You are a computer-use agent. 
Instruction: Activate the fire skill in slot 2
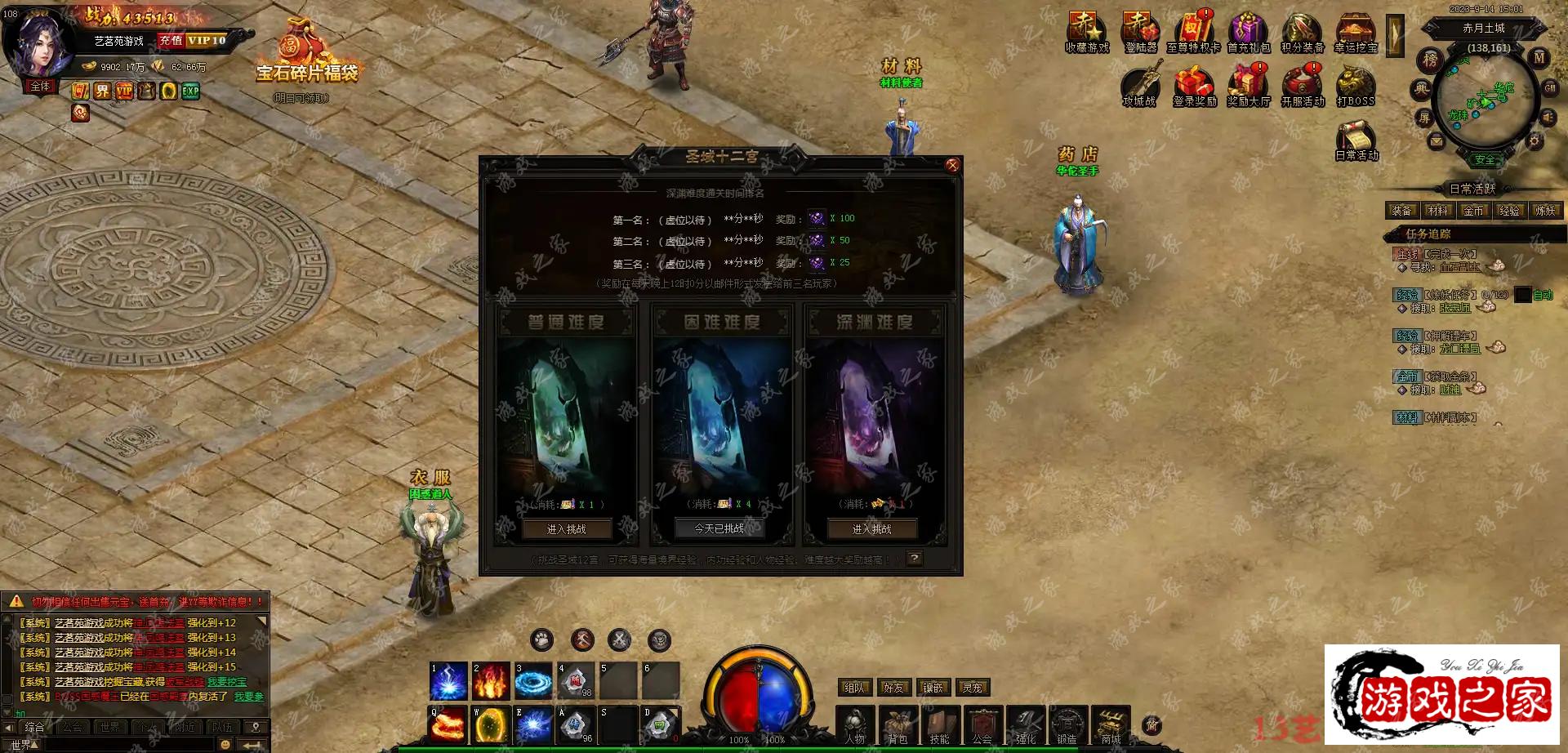(491, 680)
